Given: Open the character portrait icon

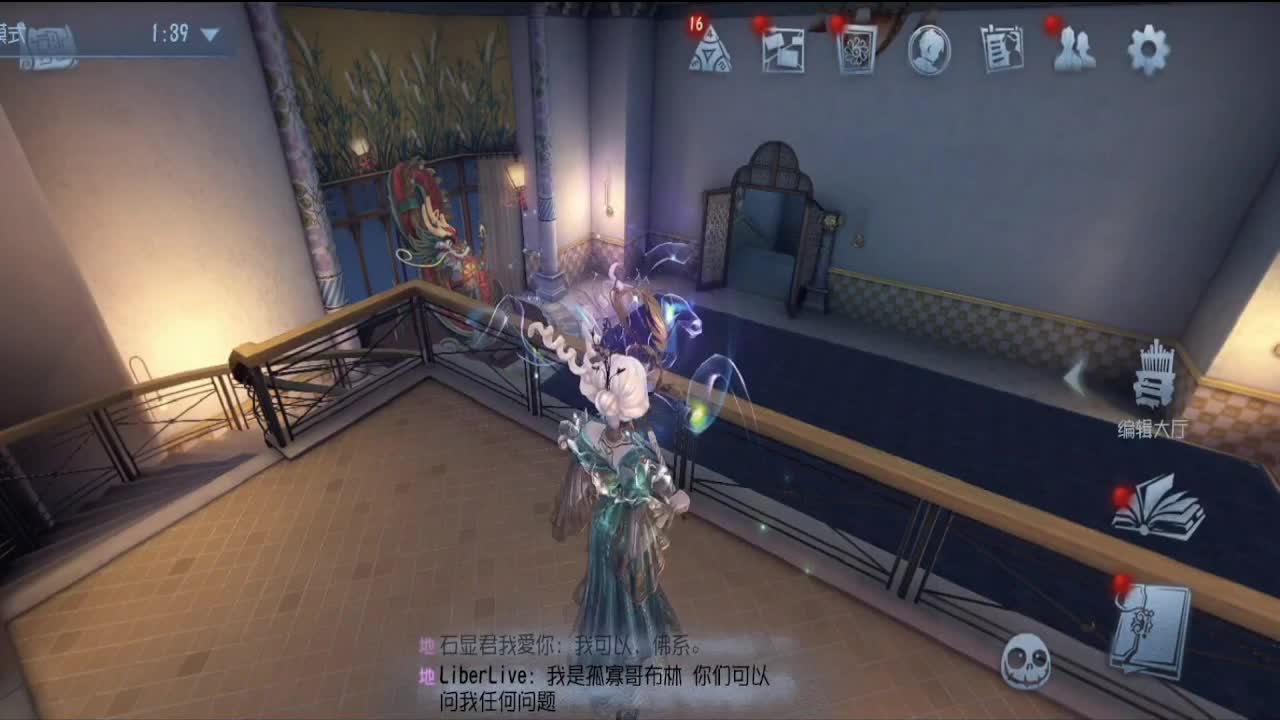Looking at the screenshot, I should pos(930,50).
